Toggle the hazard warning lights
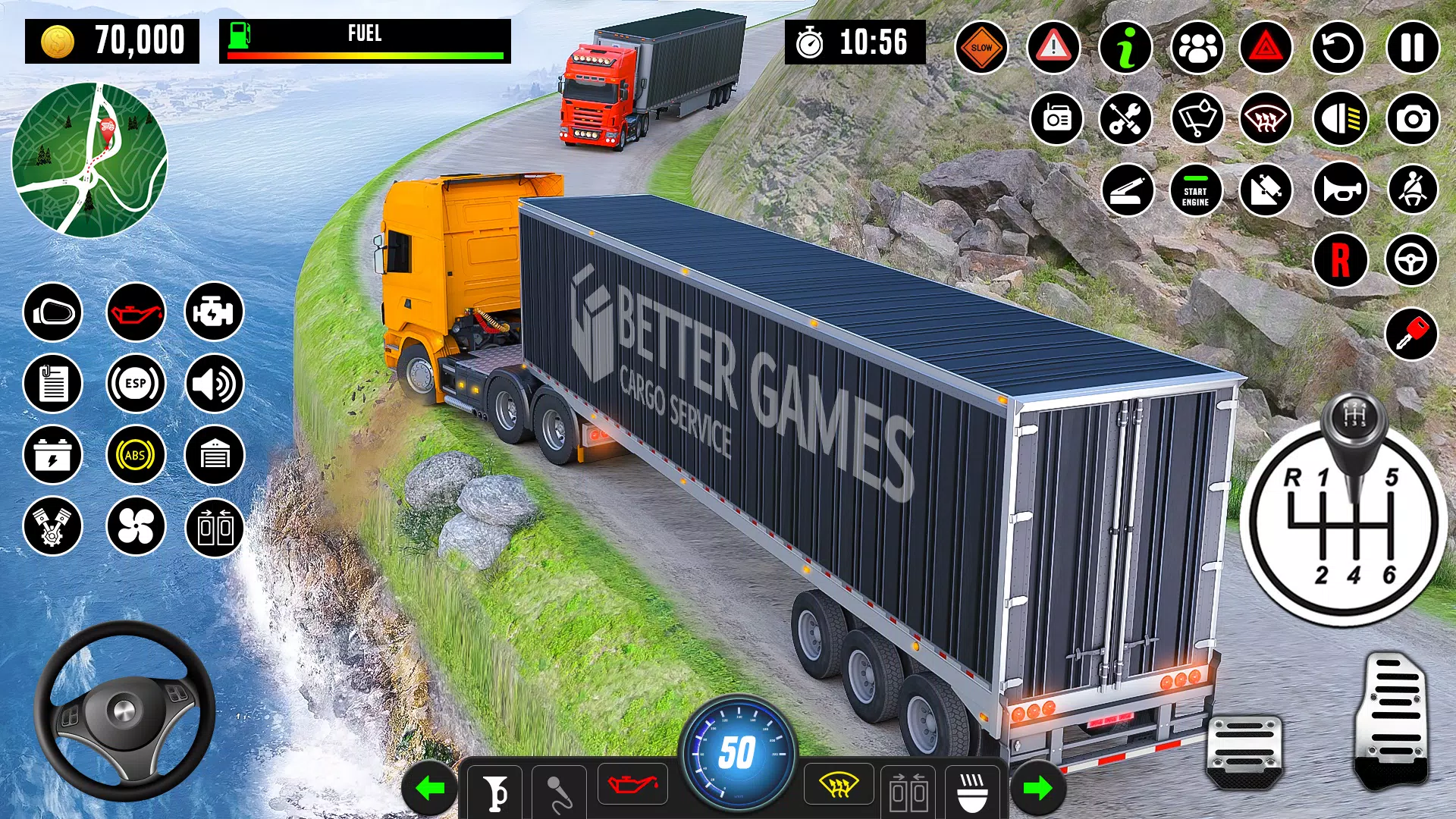1456x819 pixels. click(1268, 48)
